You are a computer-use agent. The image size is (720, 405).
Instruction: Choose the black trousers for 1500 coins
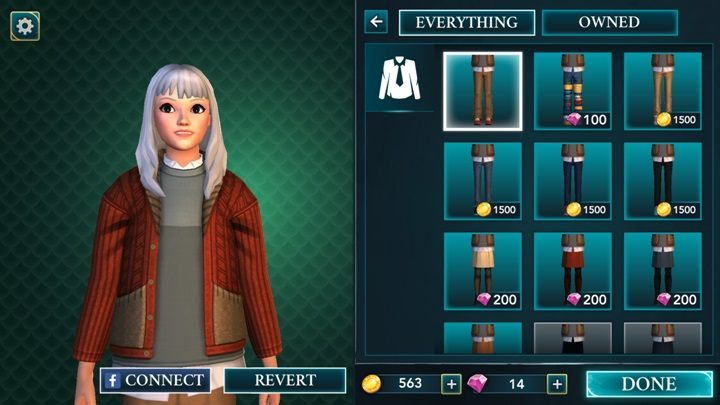(662, 181)
